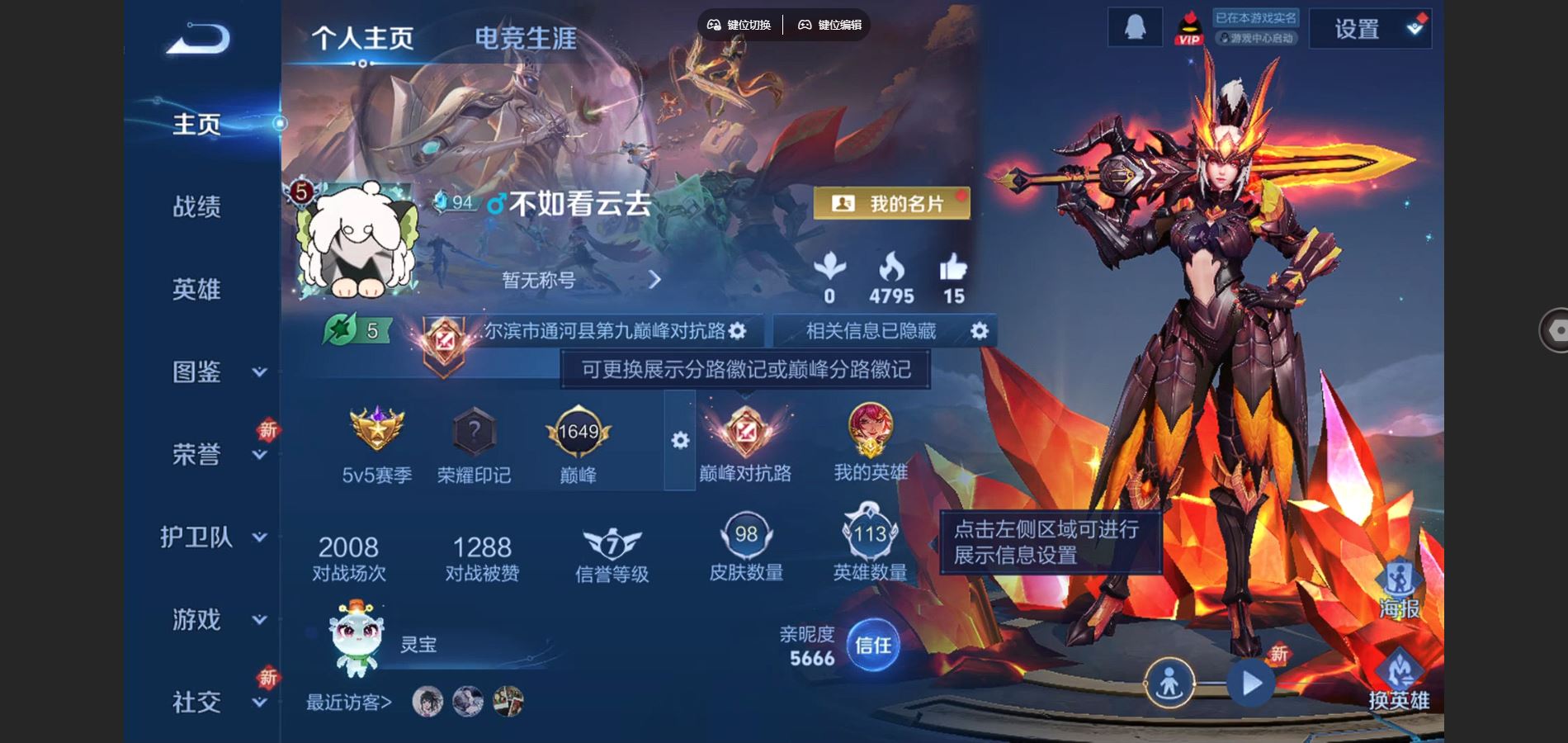This screenshot has width=1568, height=743.
Task: Open the 我的名片 card button
Action: [891, 203]
